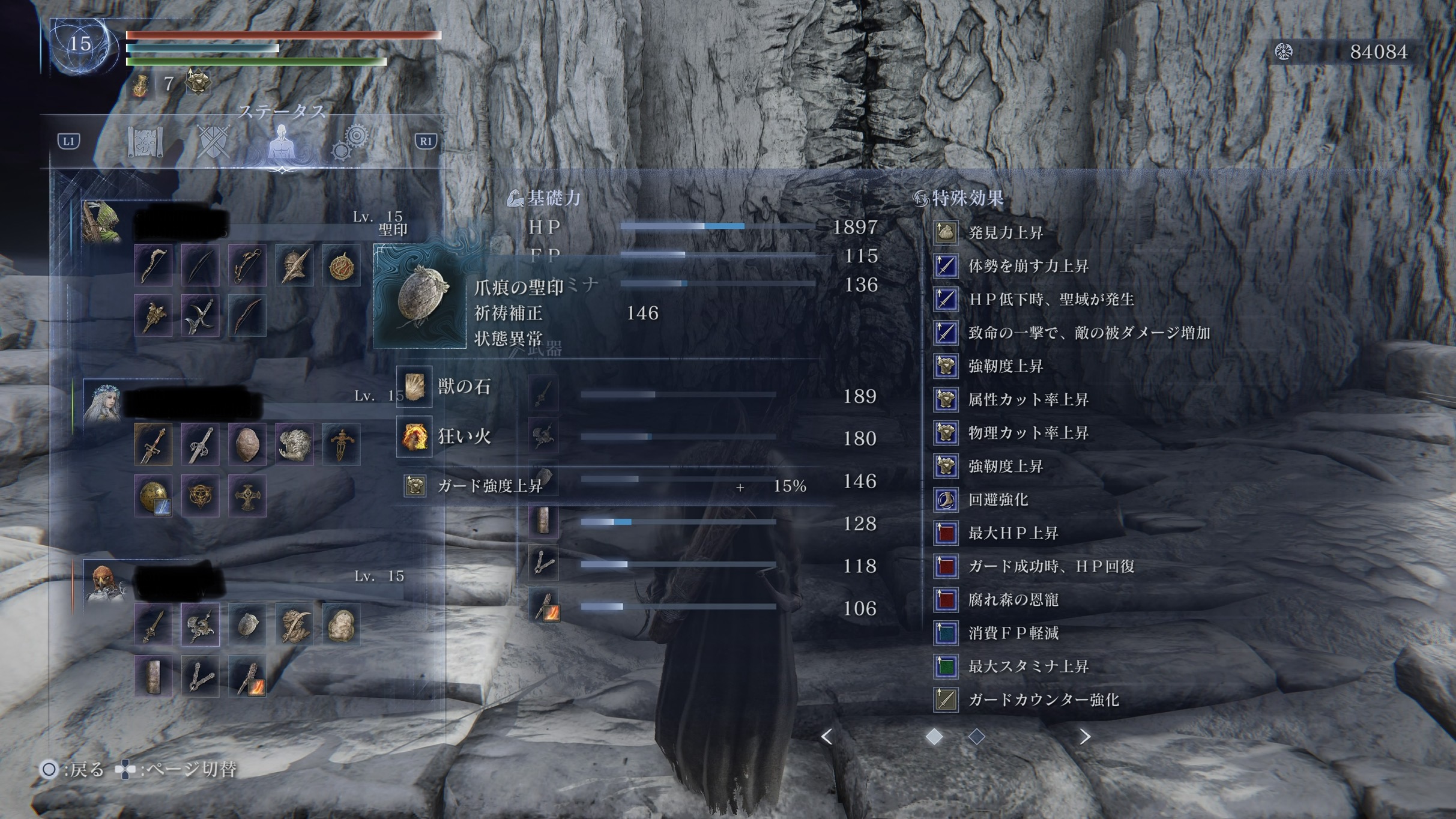The height and width of the screenshot is (819, 1456).
Task: Switch to the map scroll tab
Action: 145,142
